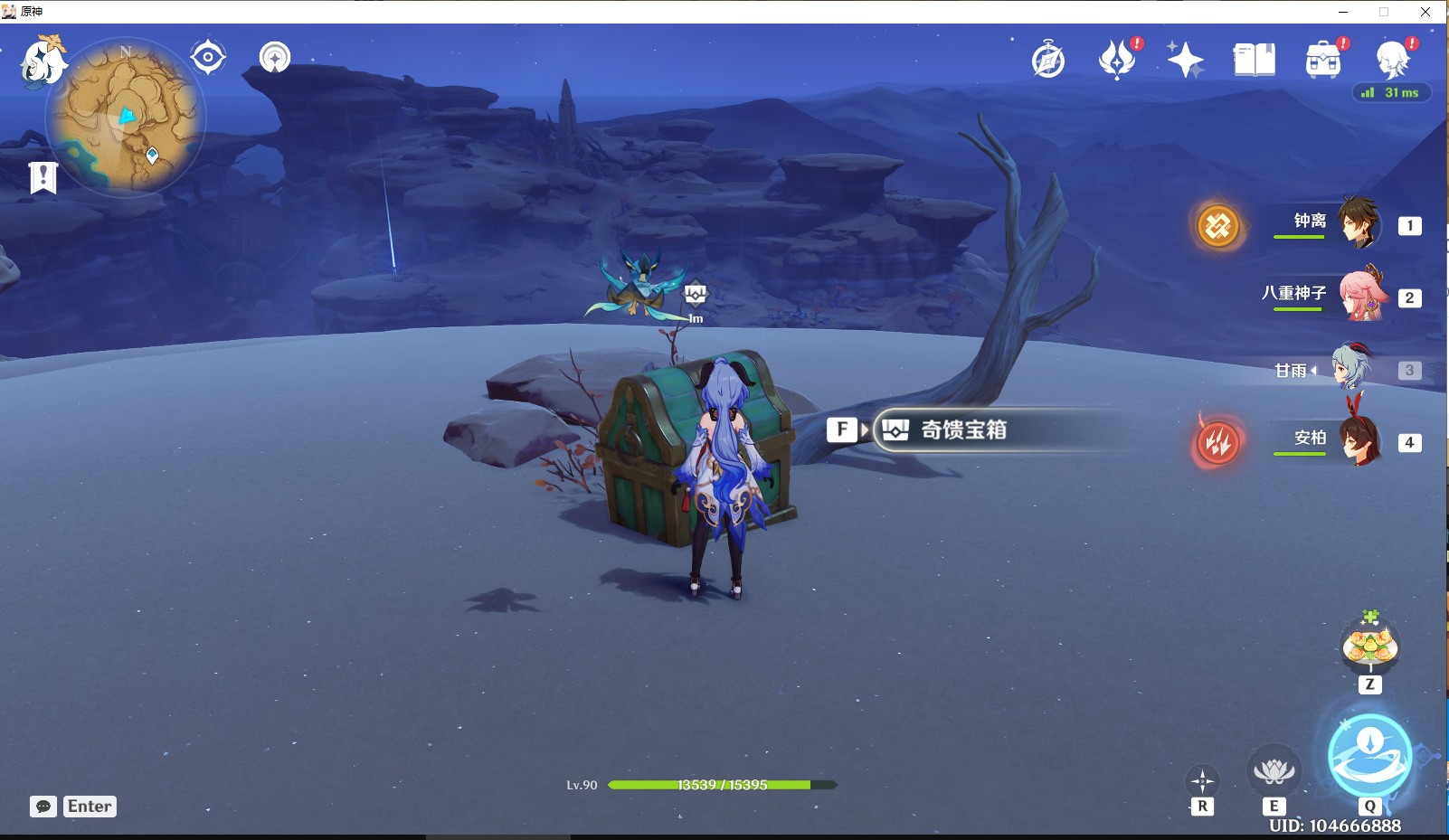Open the quest banner flag icon below minimap
Screen dimensions: 1449x840
(45, 177)
